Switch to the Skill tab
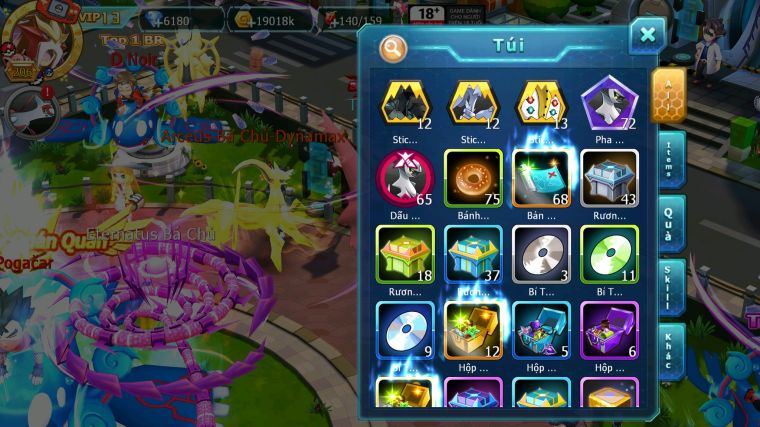This screenshot has height=427, width=760. (x=672, y=288)
